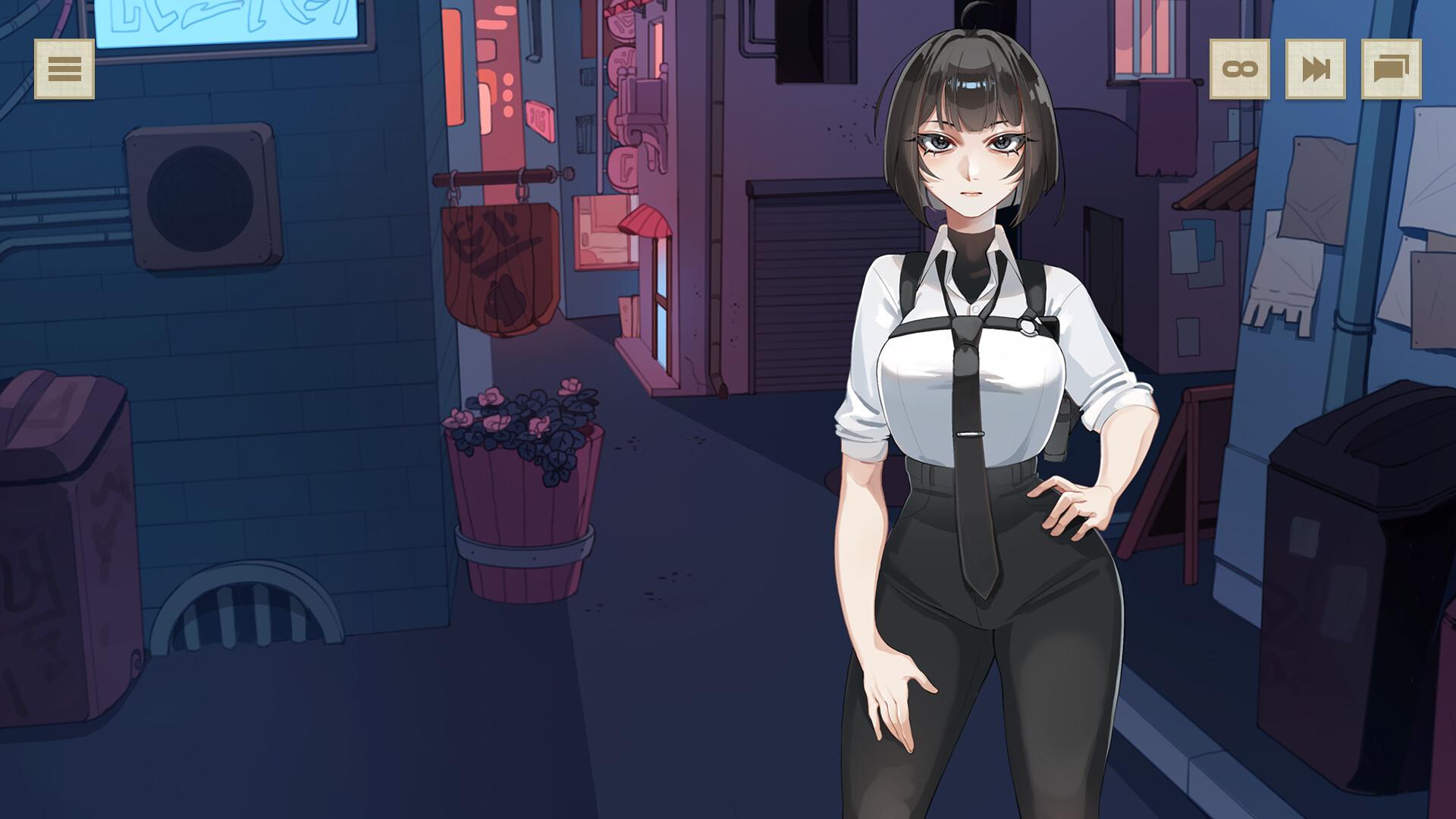The image size is (1456, 819).
Task: Activate skip mode with fast-forward icon
Action: [x=1315, y=70]
